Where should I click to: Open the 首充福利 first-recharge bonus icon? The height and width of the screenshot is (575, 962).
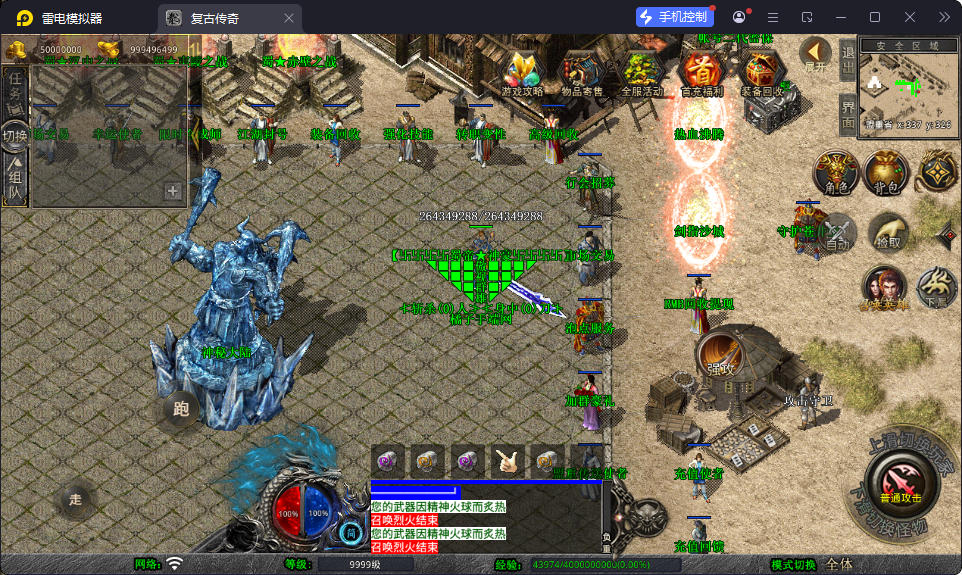pos(702,72)
